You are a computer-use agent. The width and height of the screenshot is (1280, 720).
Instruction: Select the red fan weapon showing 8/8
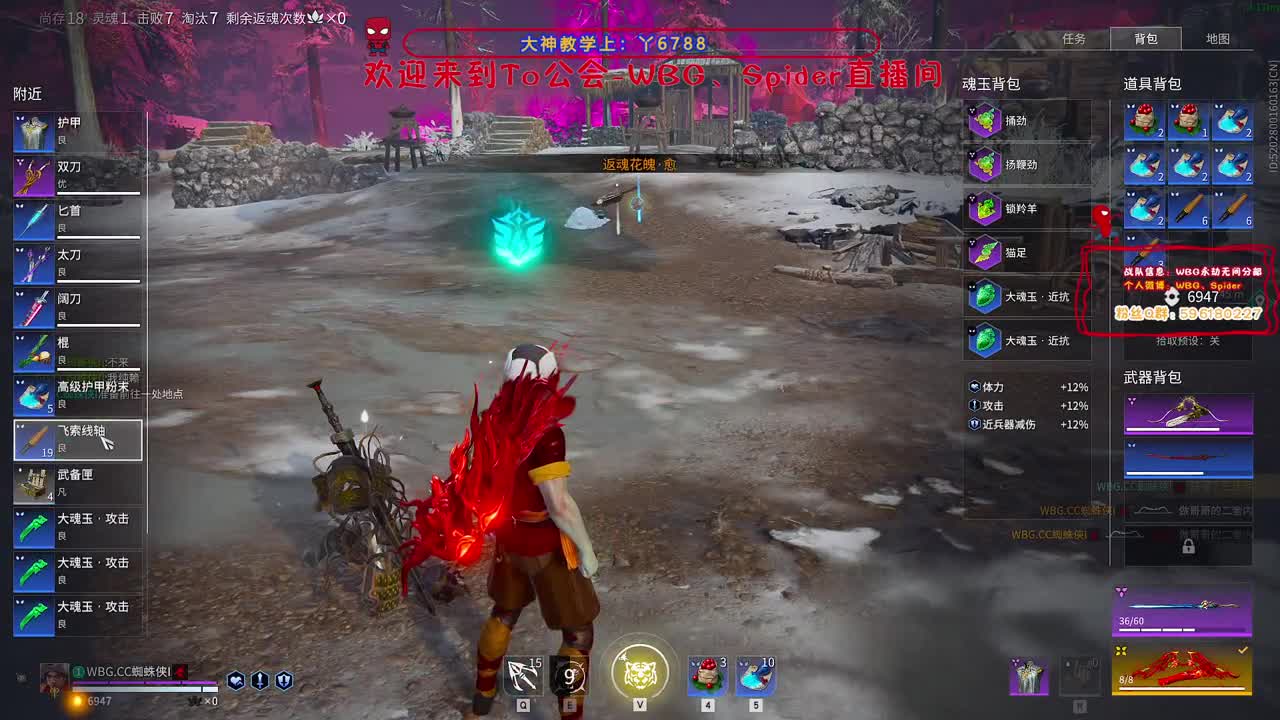[1184, 668]
